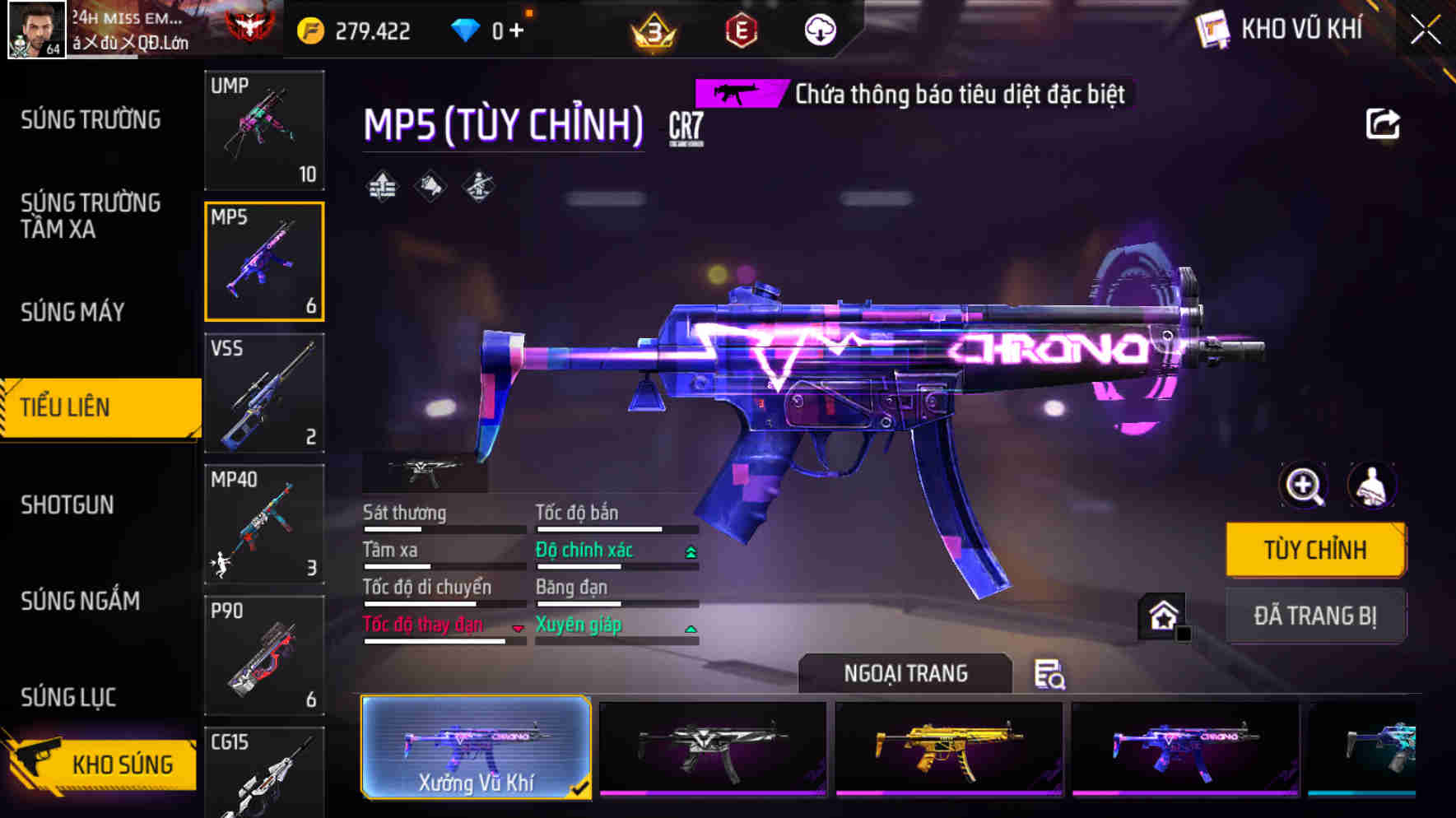The height and width of the screenshot is (818, 1456).
Task: Switch to Súng Máy category
Action: pyautogui.click(x=72, y=313)
